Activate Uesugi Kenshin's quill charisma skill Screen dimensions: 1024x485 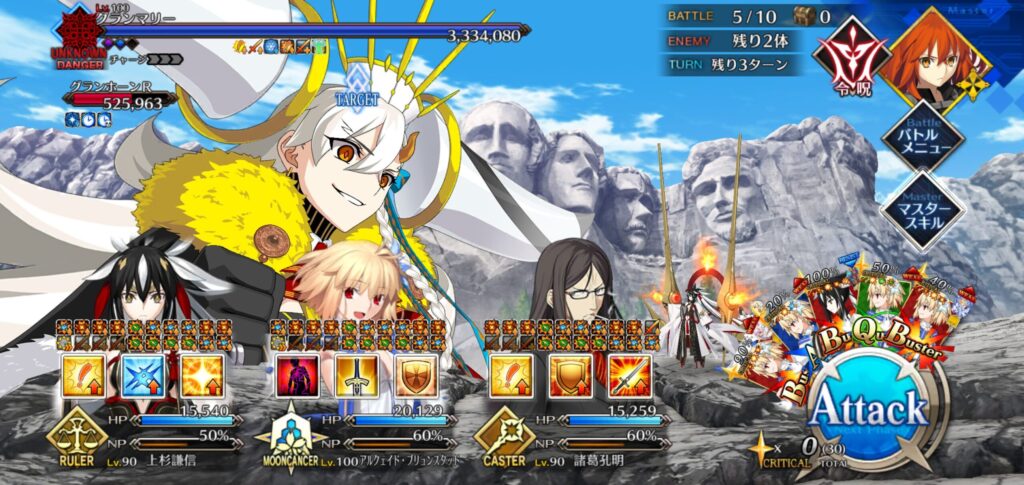[83, 375]
